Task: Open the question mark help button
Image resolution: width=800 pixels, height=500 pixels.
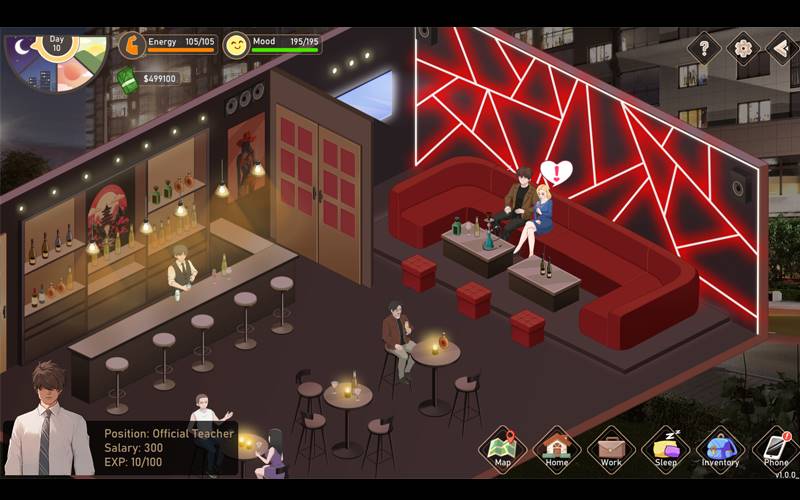Action: click(704, 47)
